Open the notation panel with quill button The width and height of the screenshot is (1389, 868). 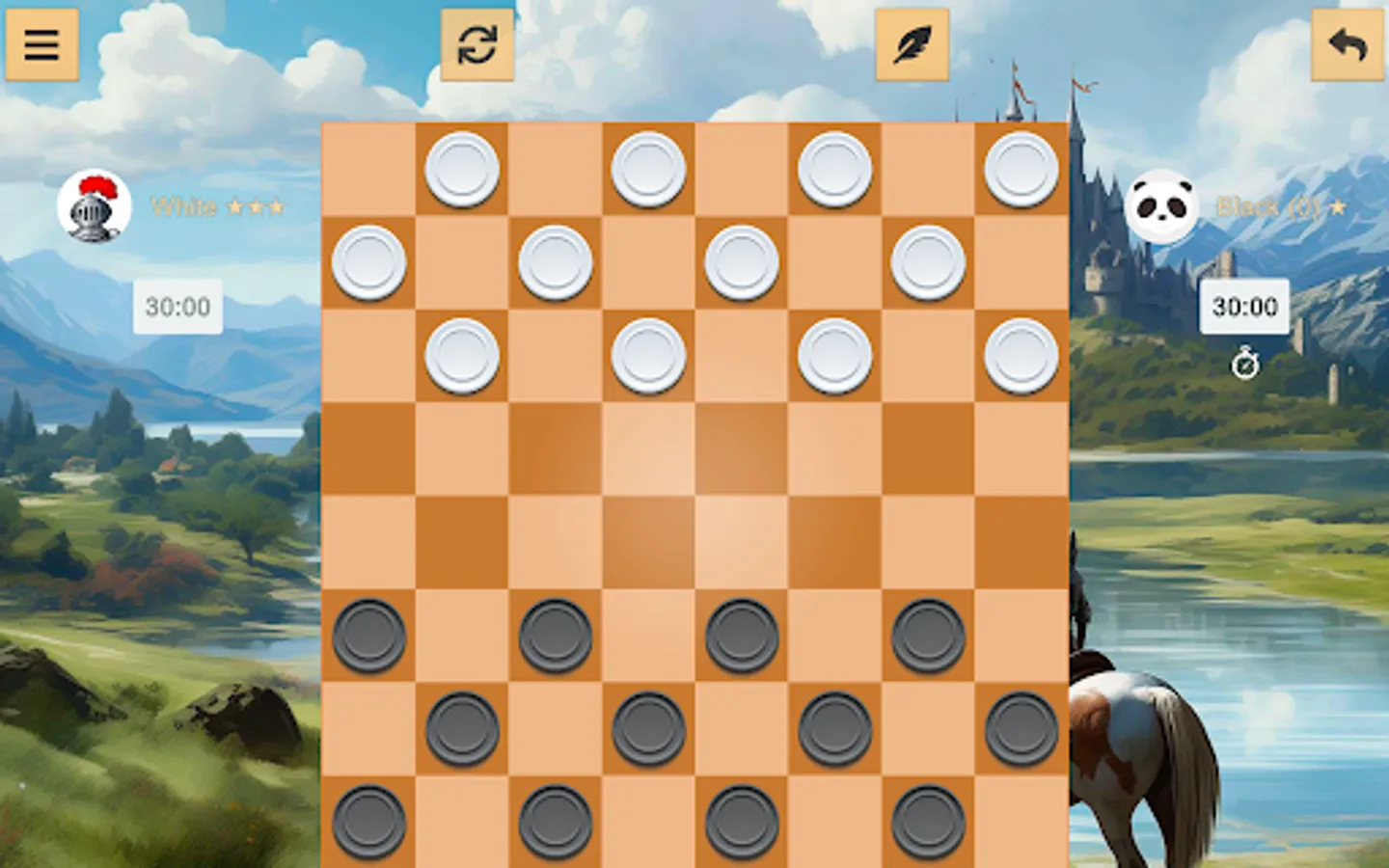tap(911, 44)
